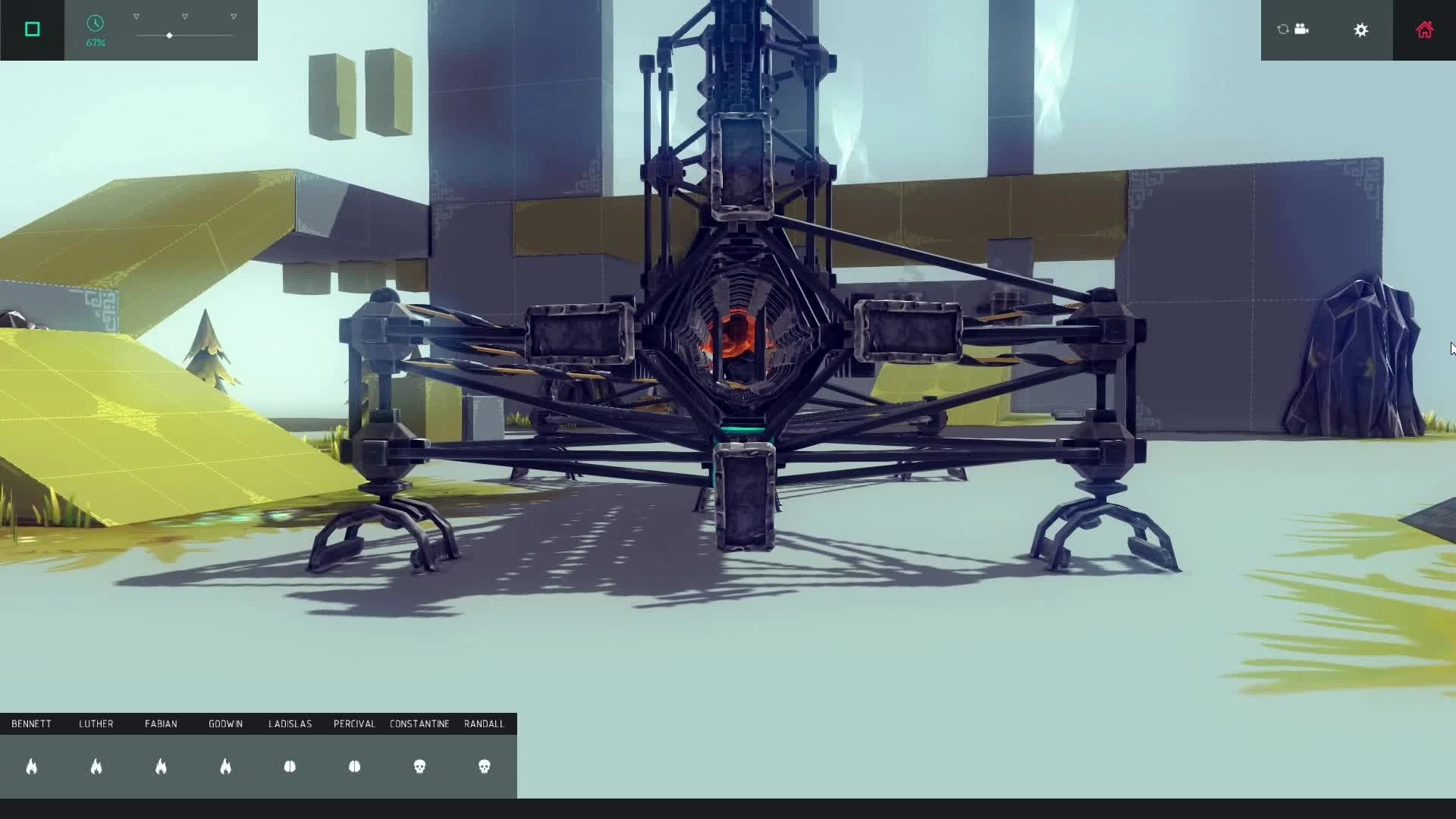The width and height of the screenshot is (1456, 819).
Task: Click the Constantine player label
Action: (419, 723)
